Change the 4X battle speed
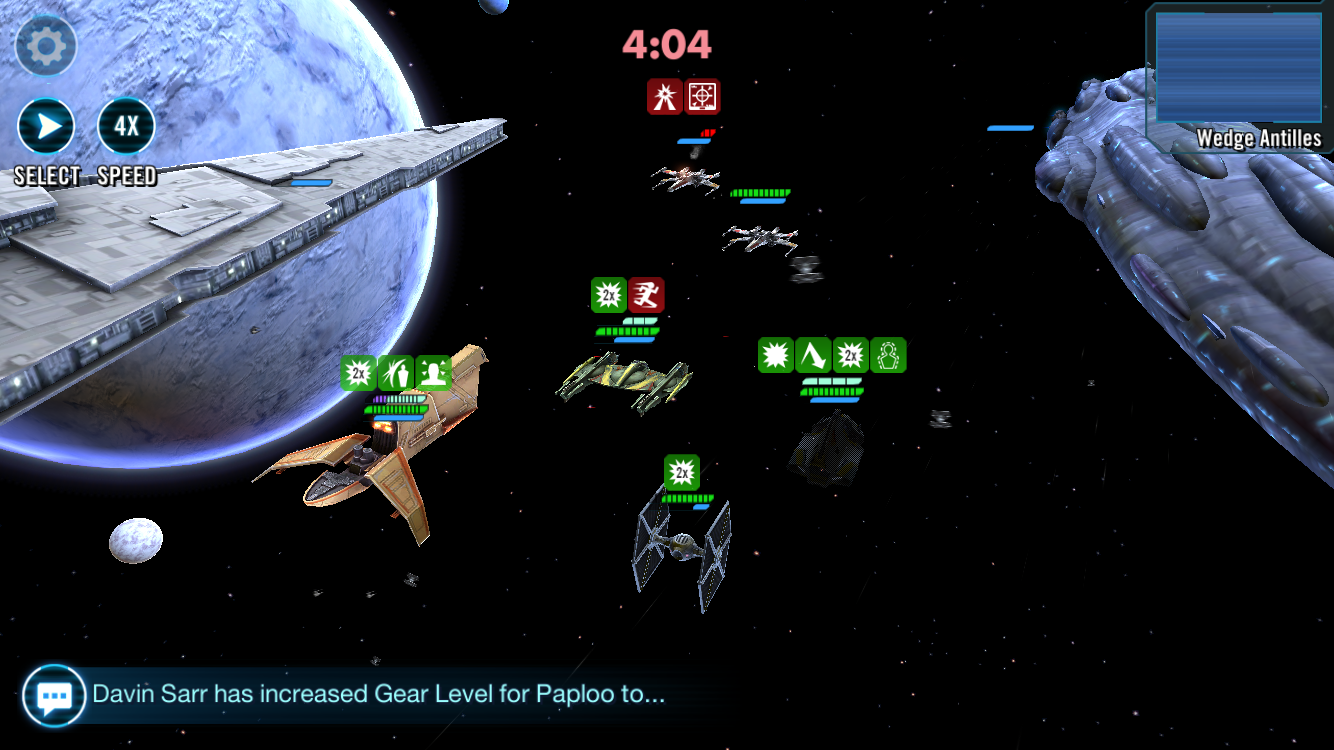The width and height of the screenshot is (1334, 750). click(126, 127)
